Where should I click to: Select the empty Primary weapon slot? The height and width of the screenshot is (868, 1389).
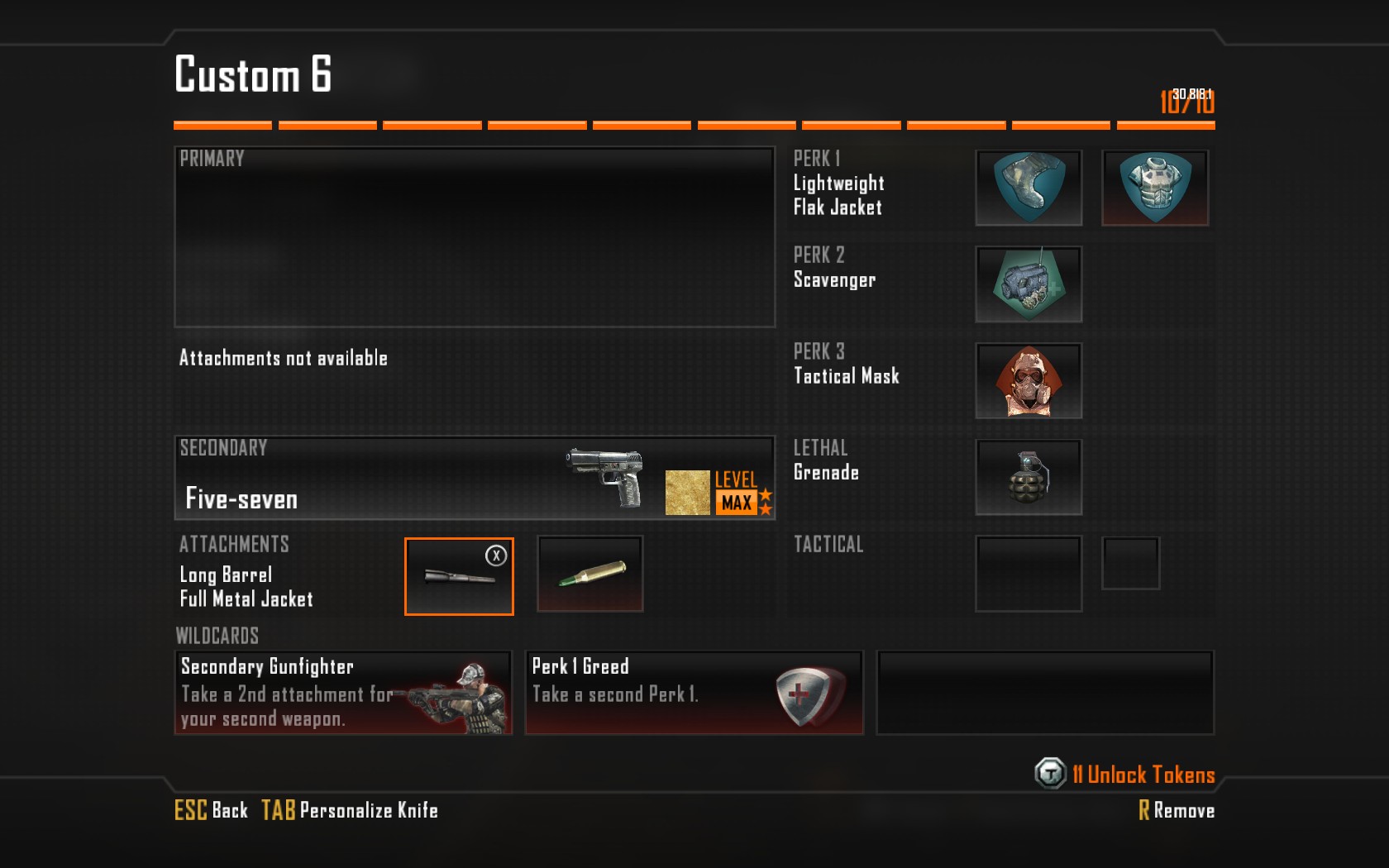tap(475, 237)
